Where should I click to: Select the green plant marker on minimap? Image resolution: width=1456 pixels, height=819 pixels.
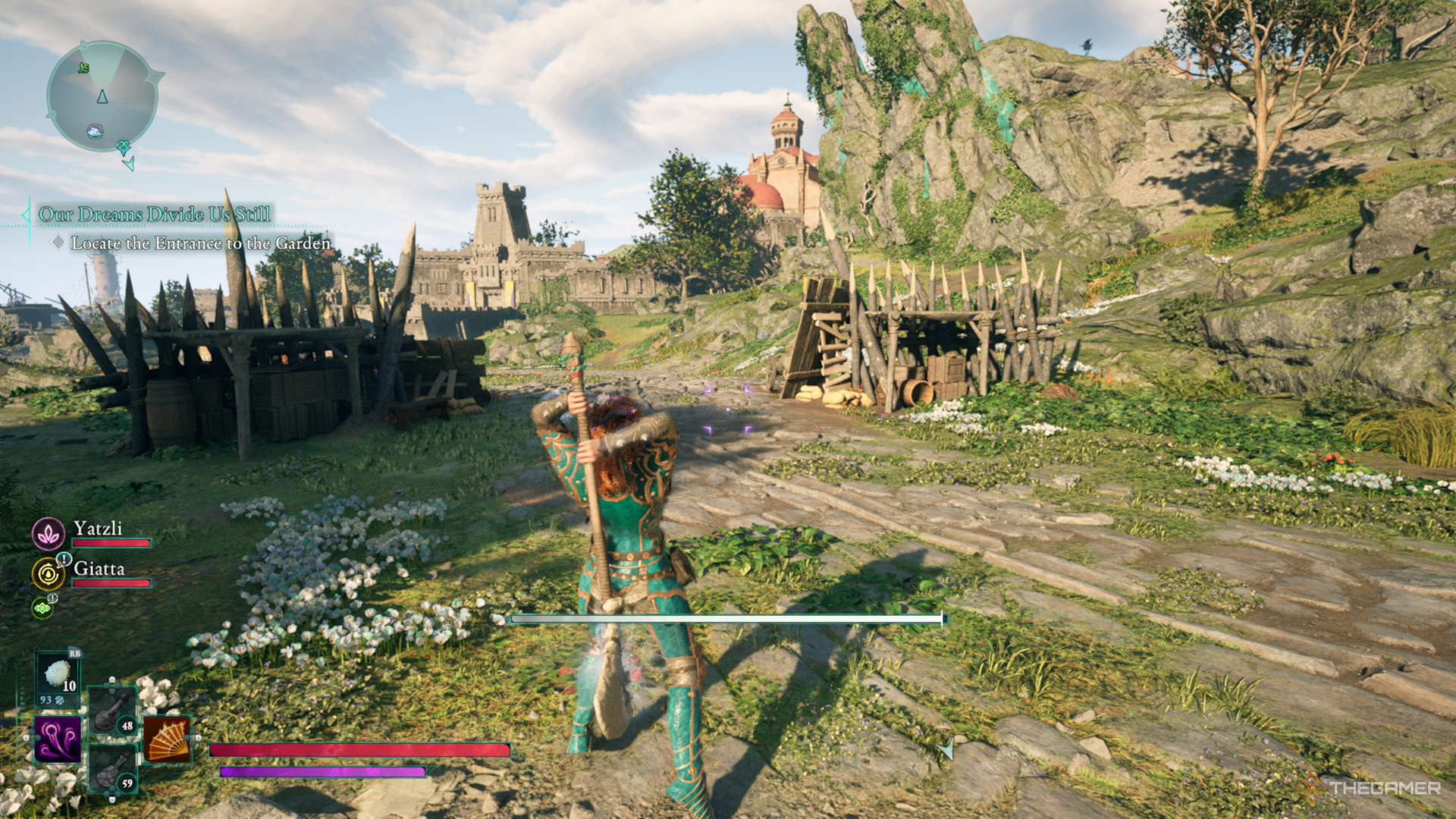click(x=83, y=68)
